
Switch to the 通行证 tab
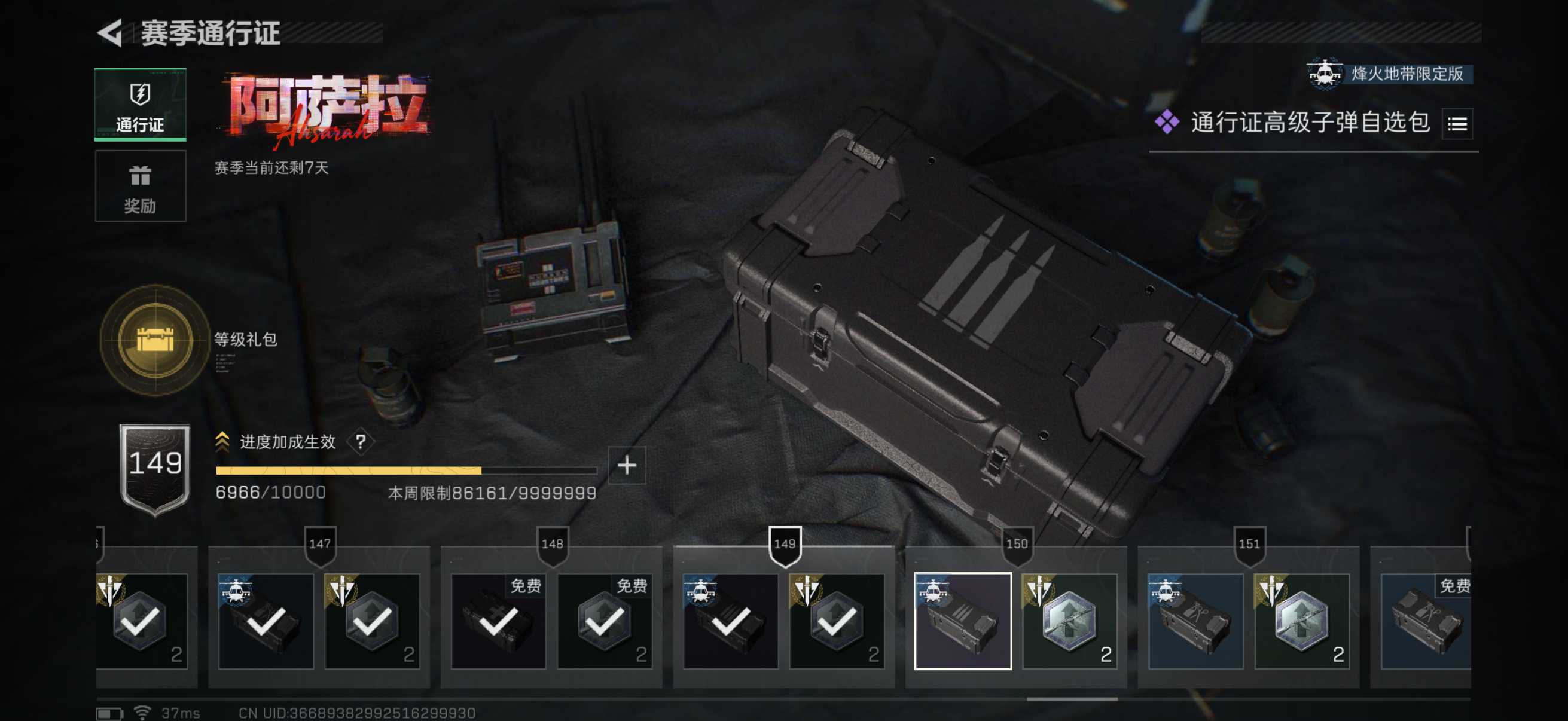click(x=140, y=105)
